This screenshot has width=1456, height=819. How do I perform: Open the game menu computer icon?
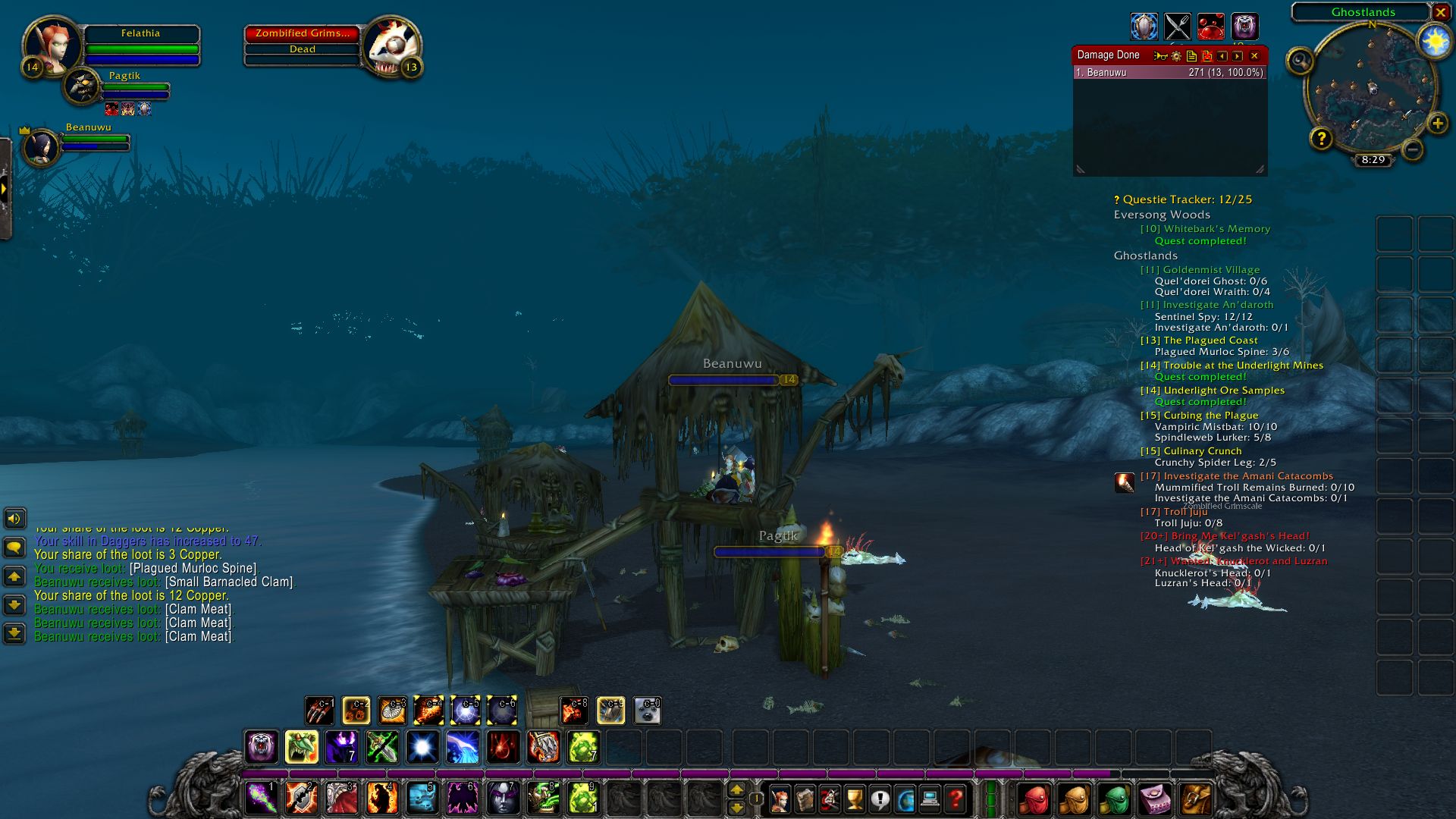[x=930, y=798]
